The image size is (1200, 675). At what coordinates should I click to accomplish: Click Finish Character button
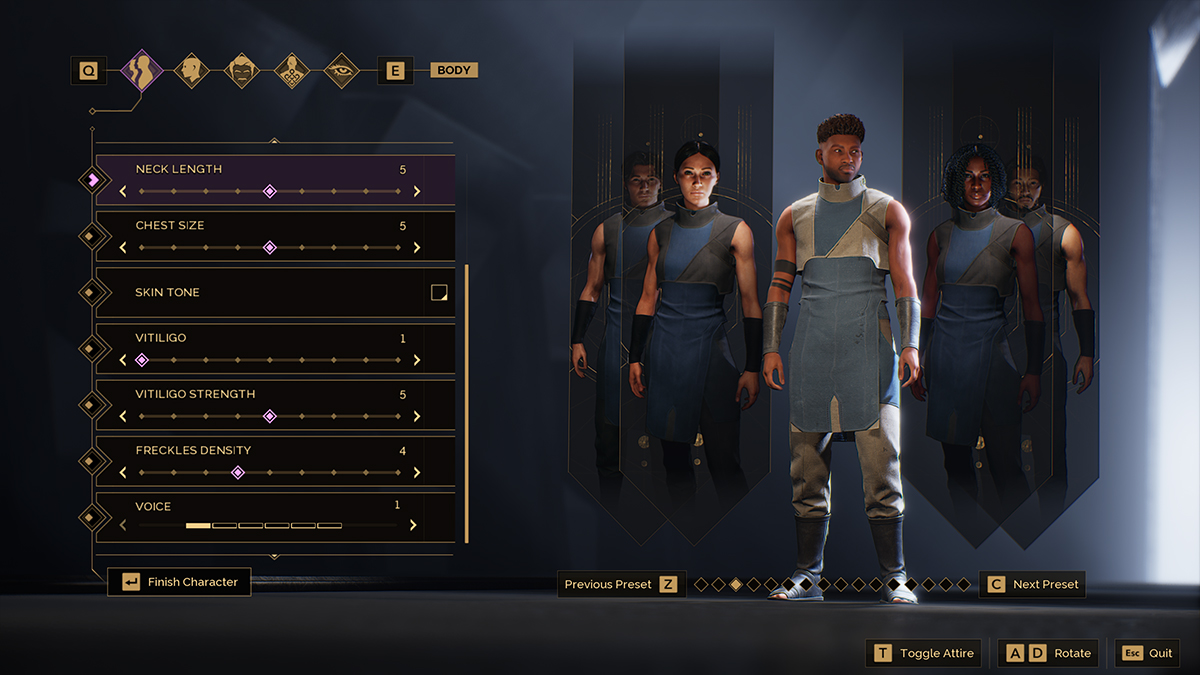[180, 582]
